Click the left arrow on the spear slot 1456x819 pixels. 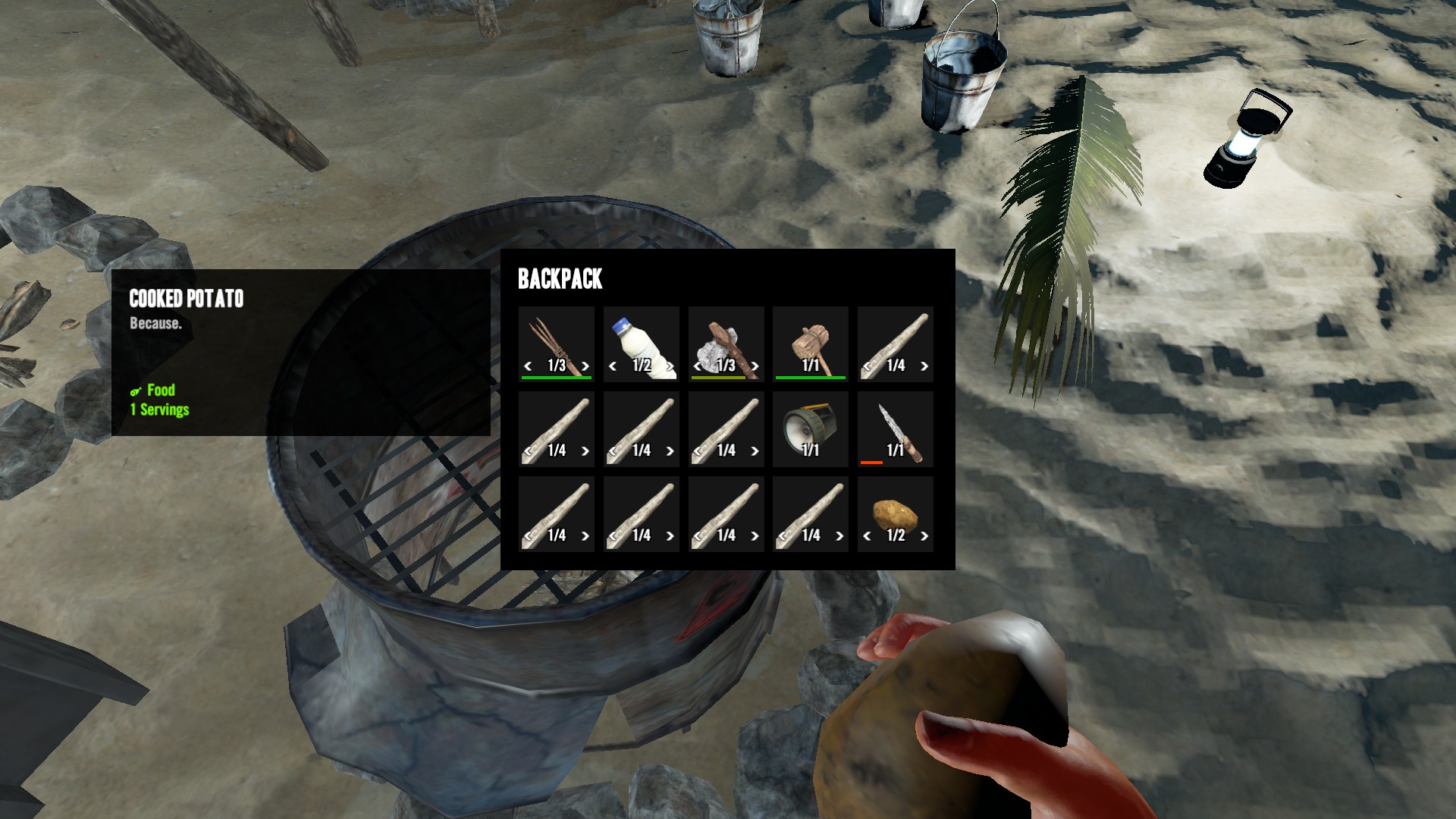coord(528,366)
